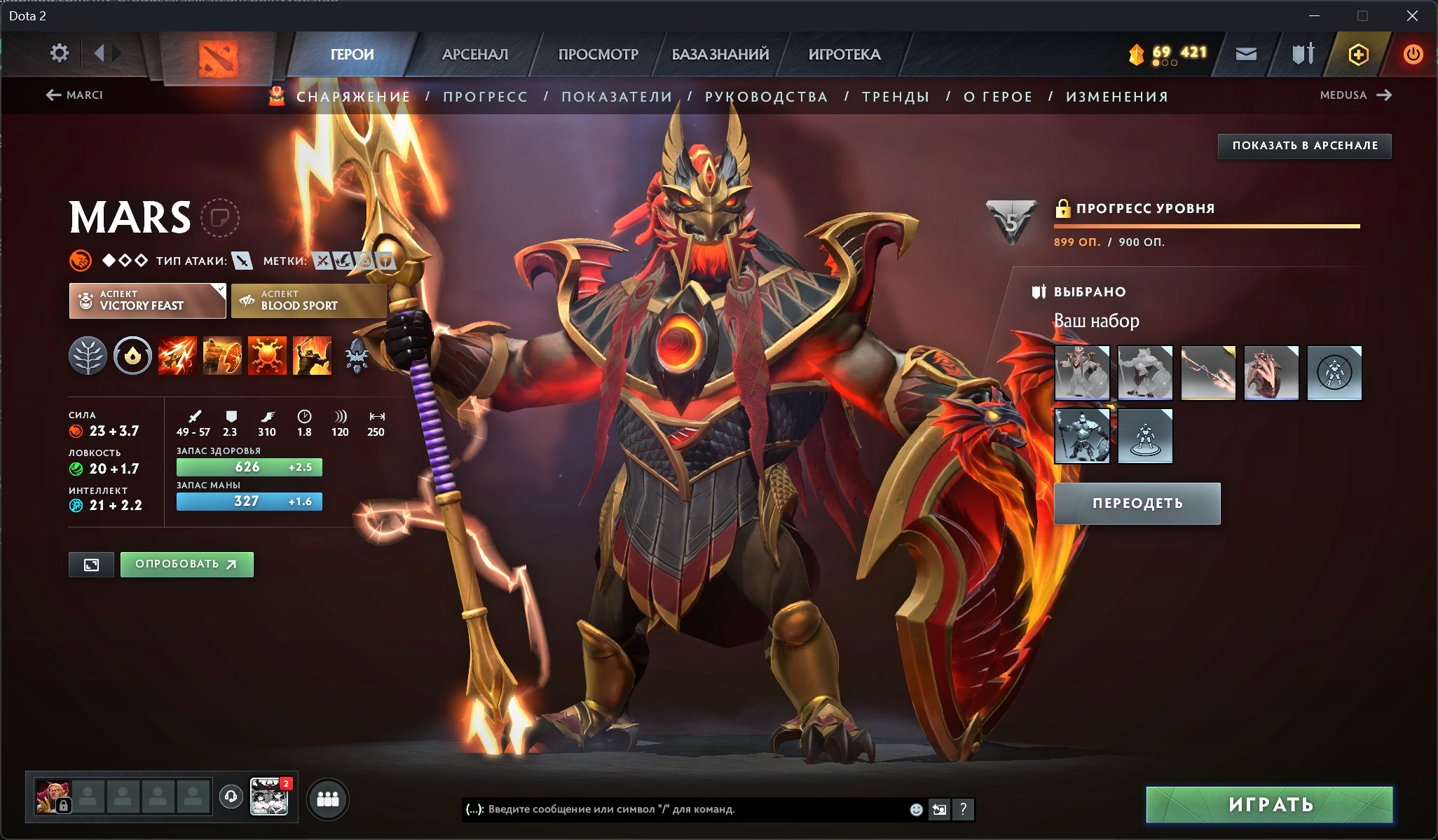Open settings gear menu
The height and width of the screenshot is (840, 1438).
(60, 53)
